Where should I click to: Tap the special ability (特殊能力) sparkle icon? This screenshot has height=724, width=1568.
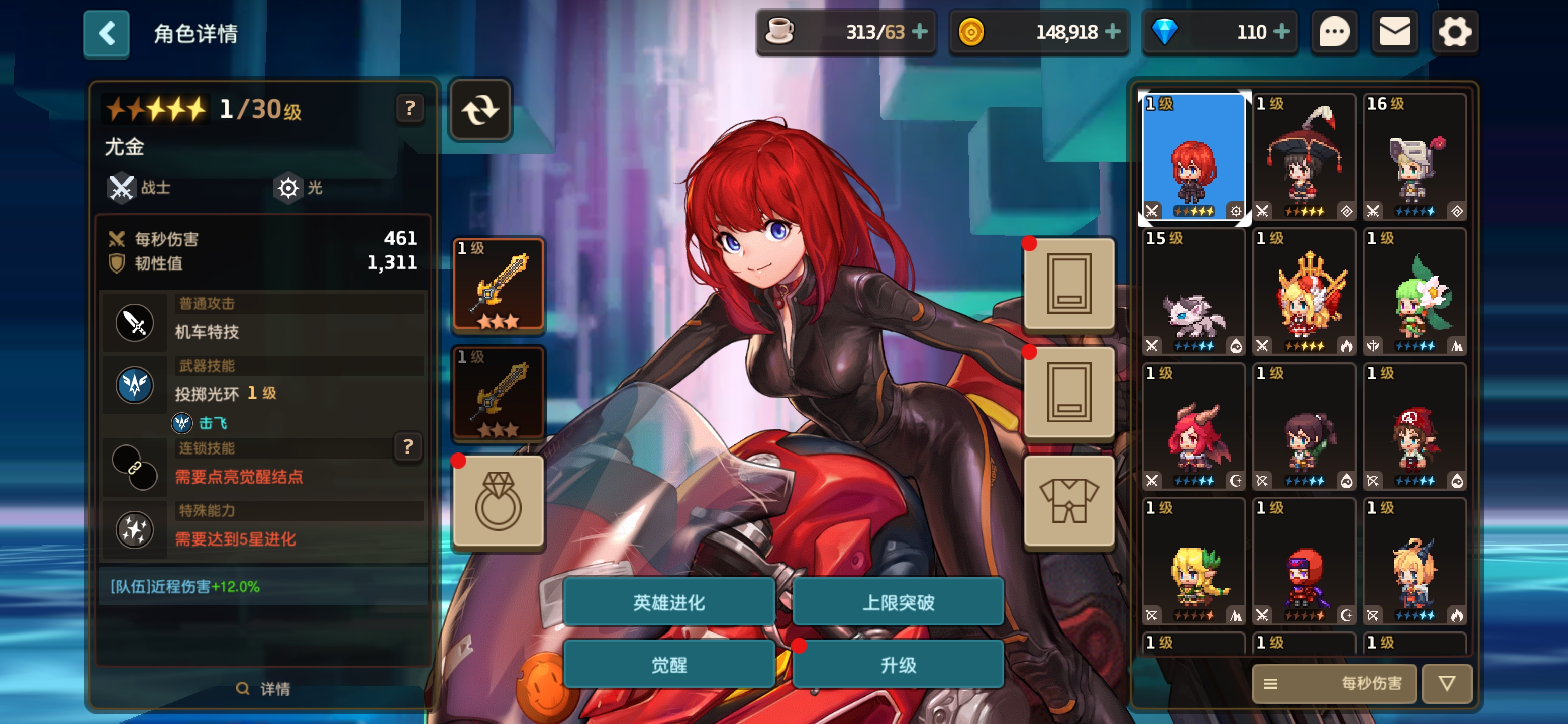click(135, 529)
